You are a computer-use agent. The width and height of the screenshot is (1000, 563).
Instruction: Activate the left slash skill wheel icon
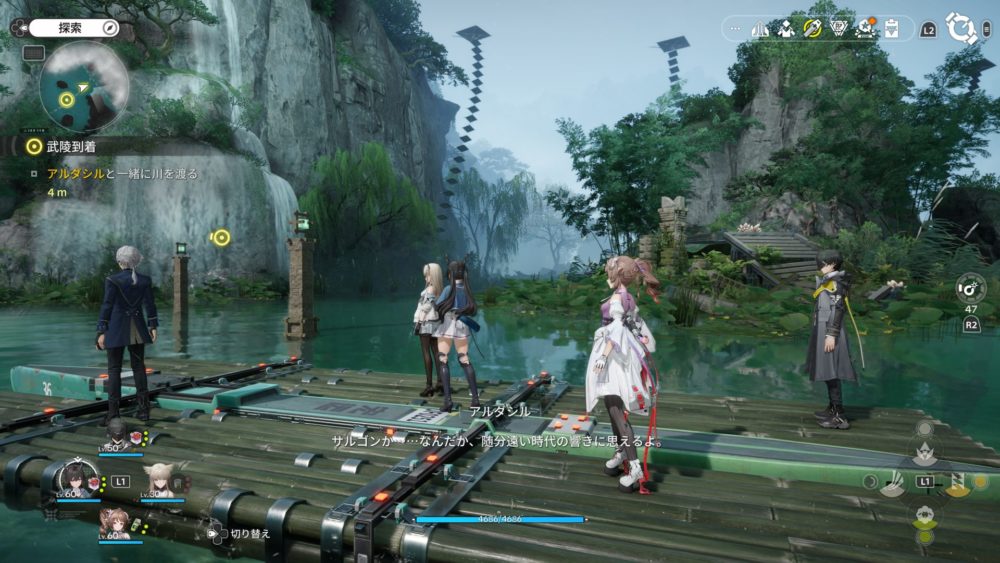(x=892, y=482)
